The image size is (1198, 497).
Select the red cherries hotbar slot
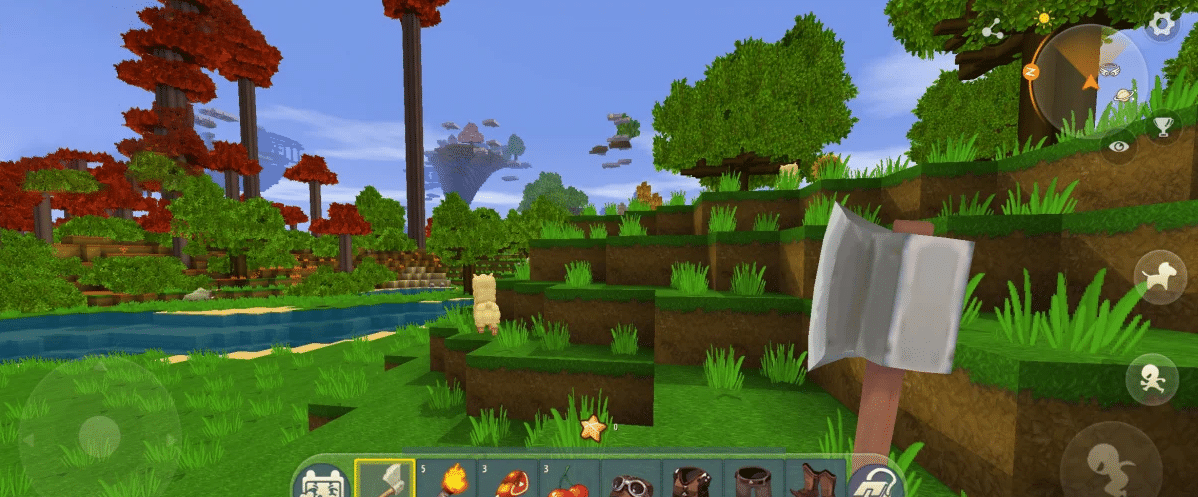pyautogui.click(x=568, y=480)
